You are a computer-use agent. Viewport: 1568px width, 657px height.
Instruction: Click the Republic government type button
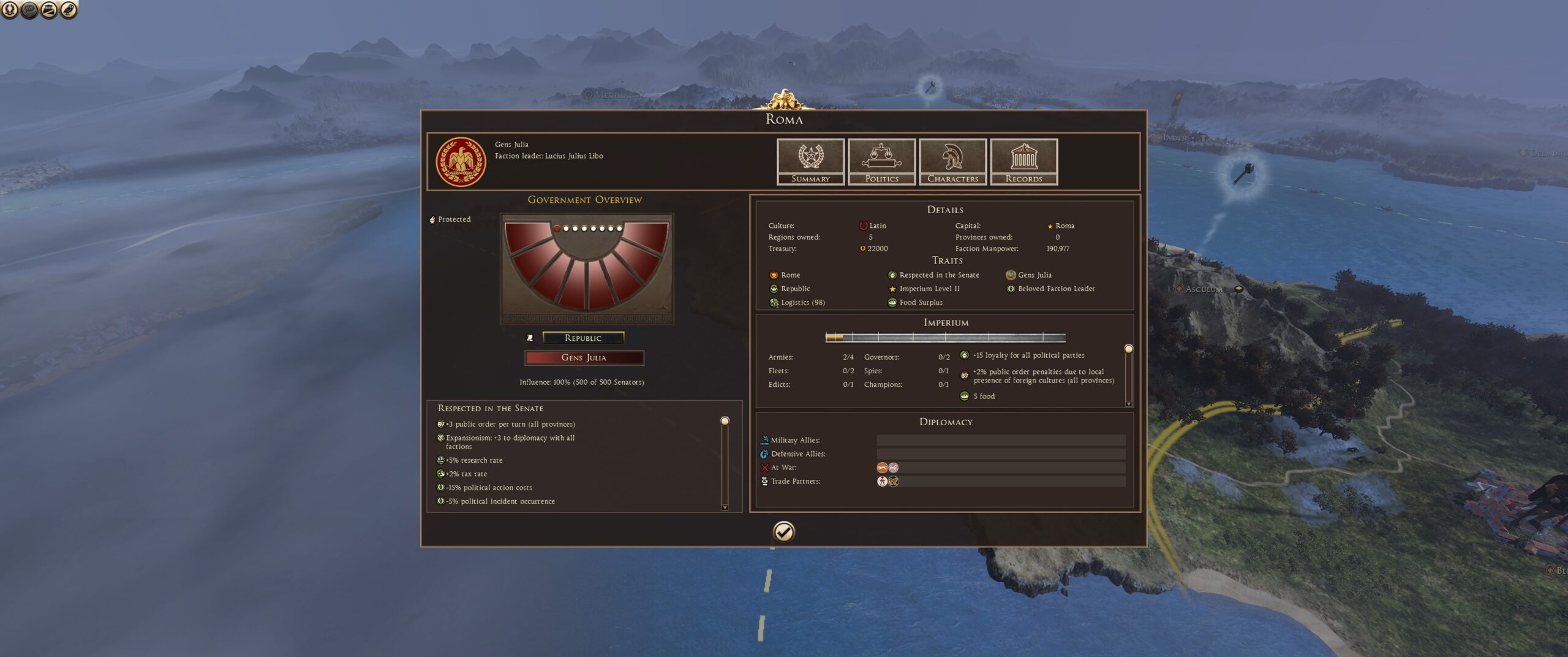(583, 338)
